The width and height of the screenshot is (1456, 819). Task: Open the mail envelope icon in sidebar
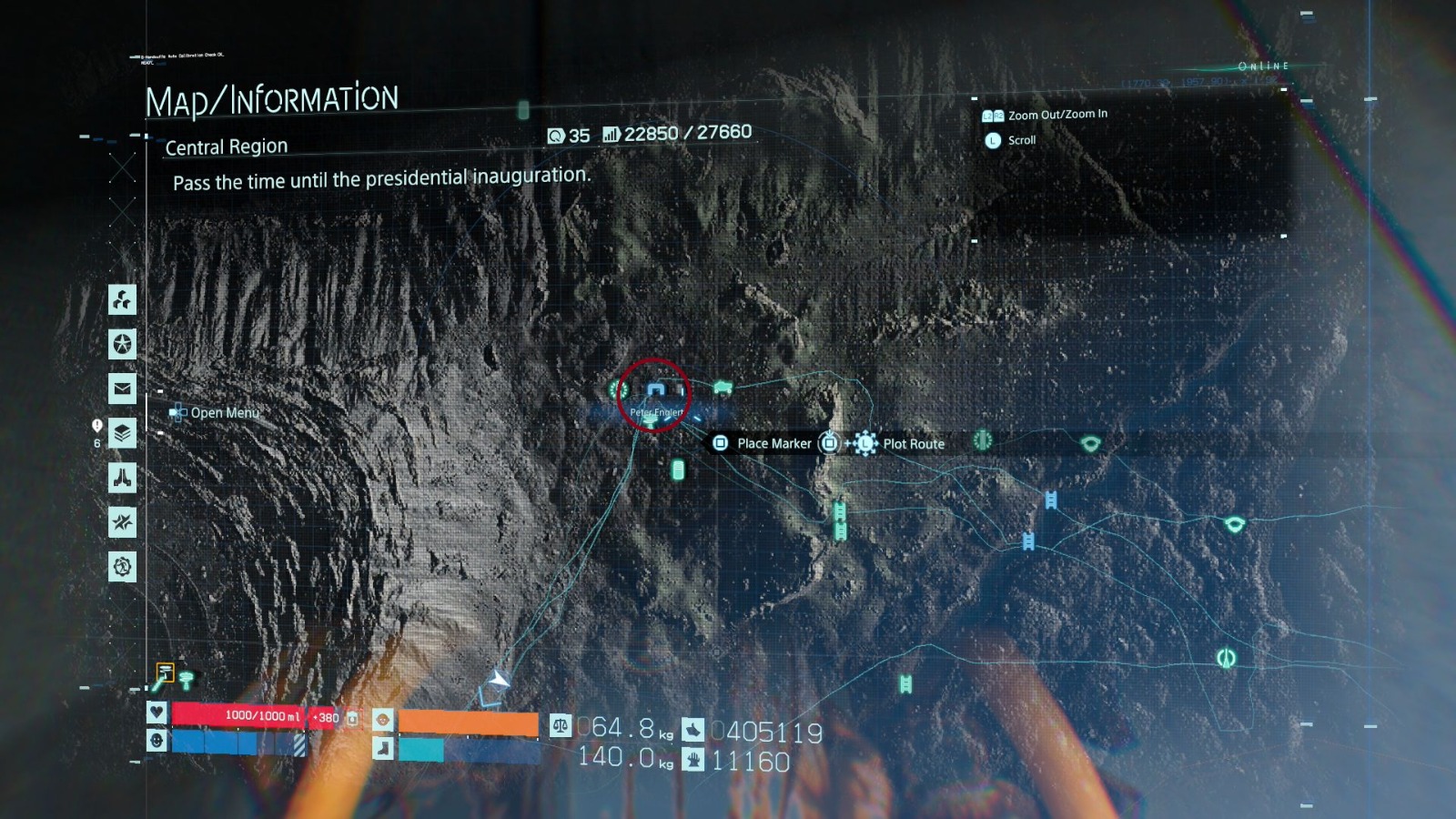(122, 389)
